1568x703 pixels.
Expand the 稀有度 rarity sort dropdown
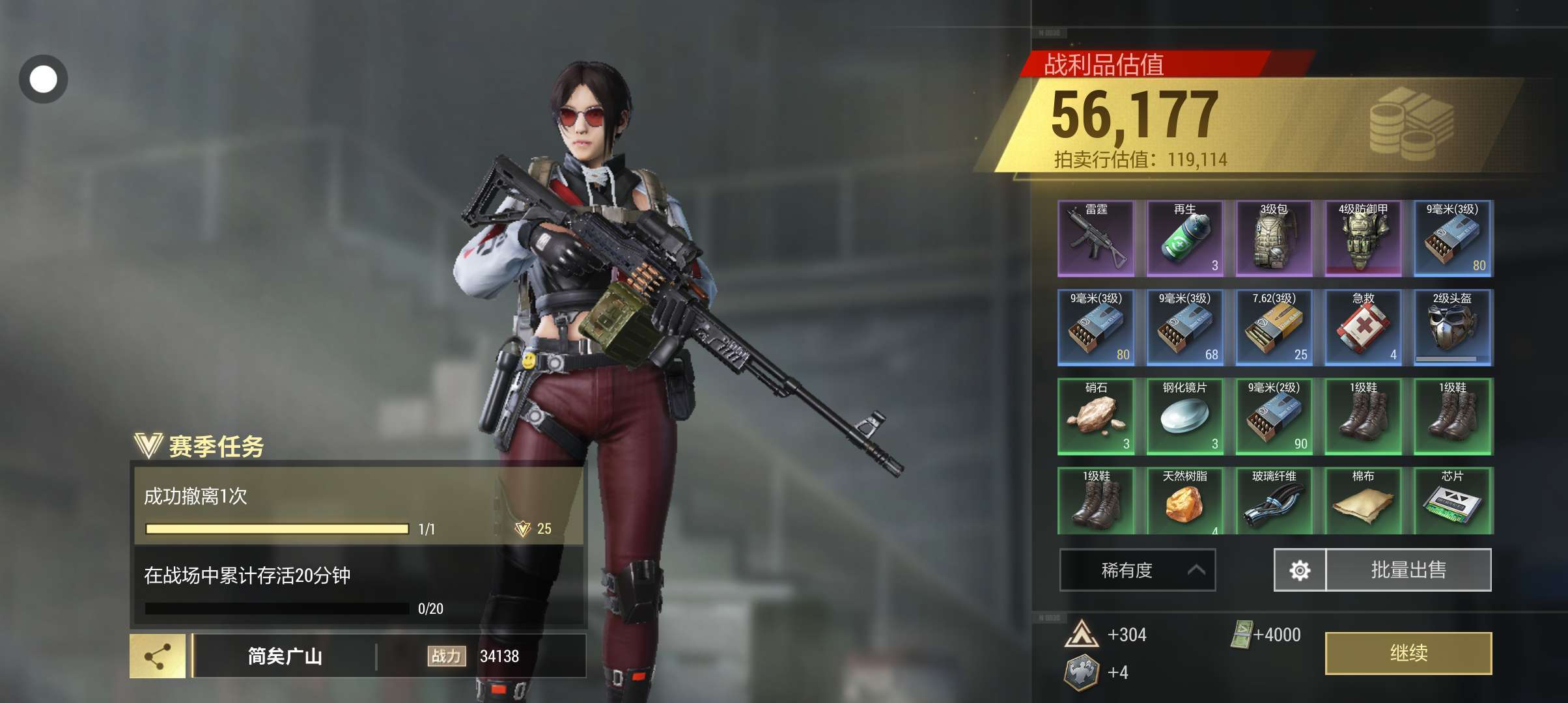[x=1137, y=570]
